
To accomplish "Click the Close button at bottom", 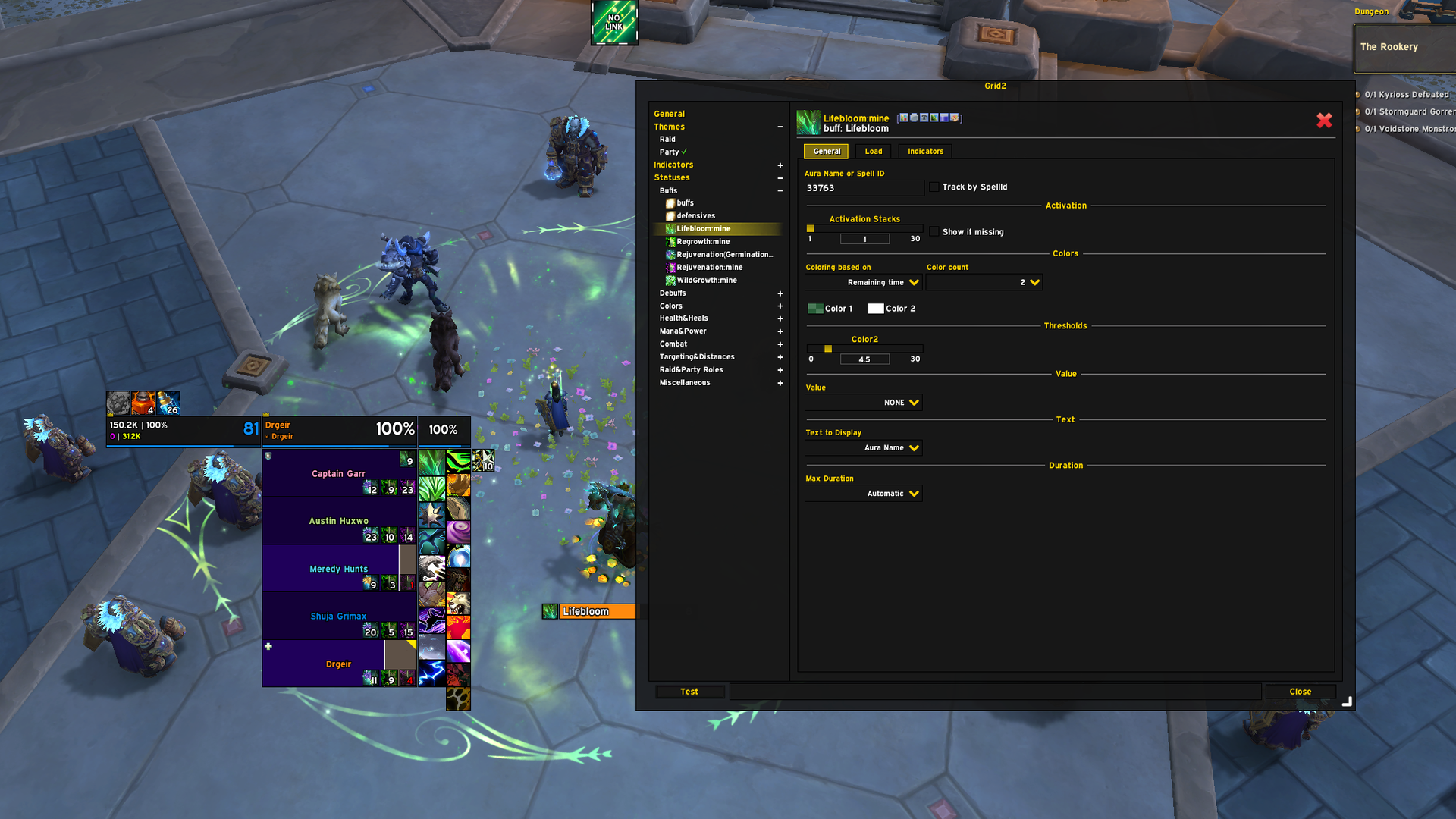I will [x=1300, y=692].
